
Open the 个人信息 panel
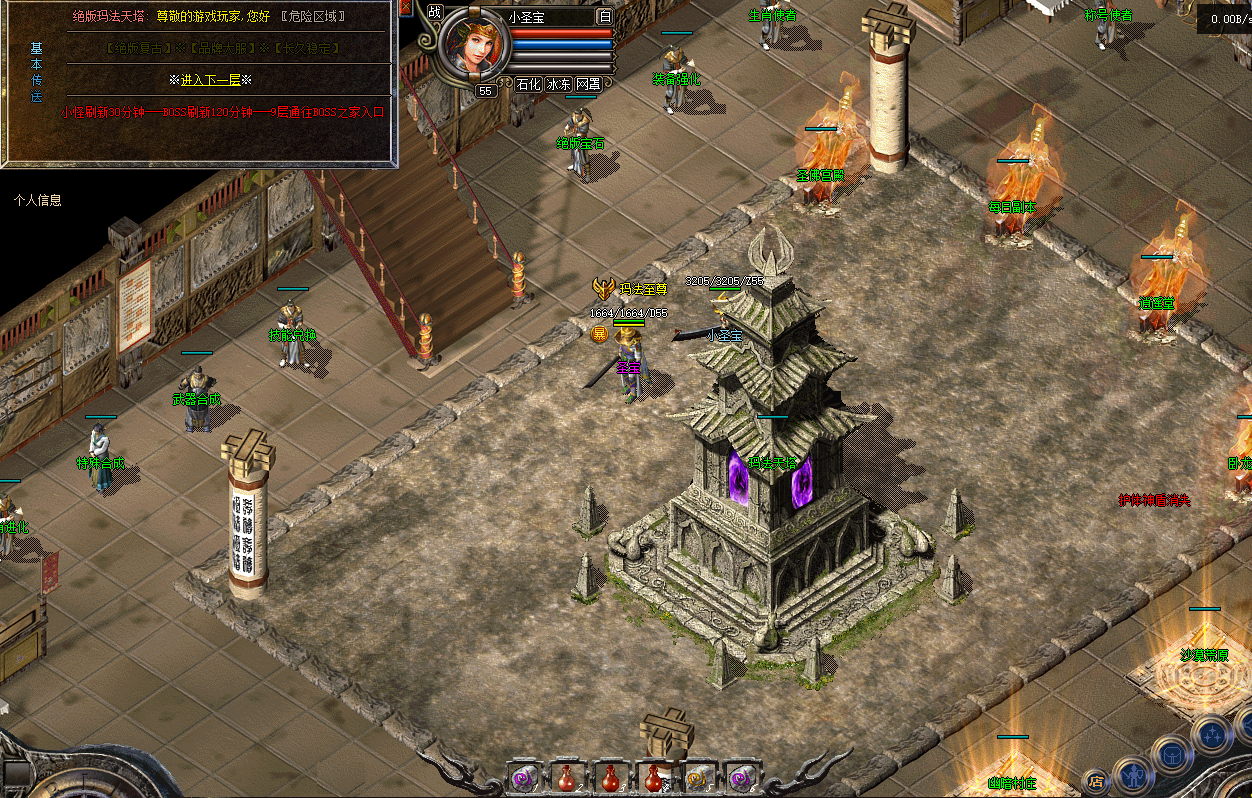pos(38,200)
